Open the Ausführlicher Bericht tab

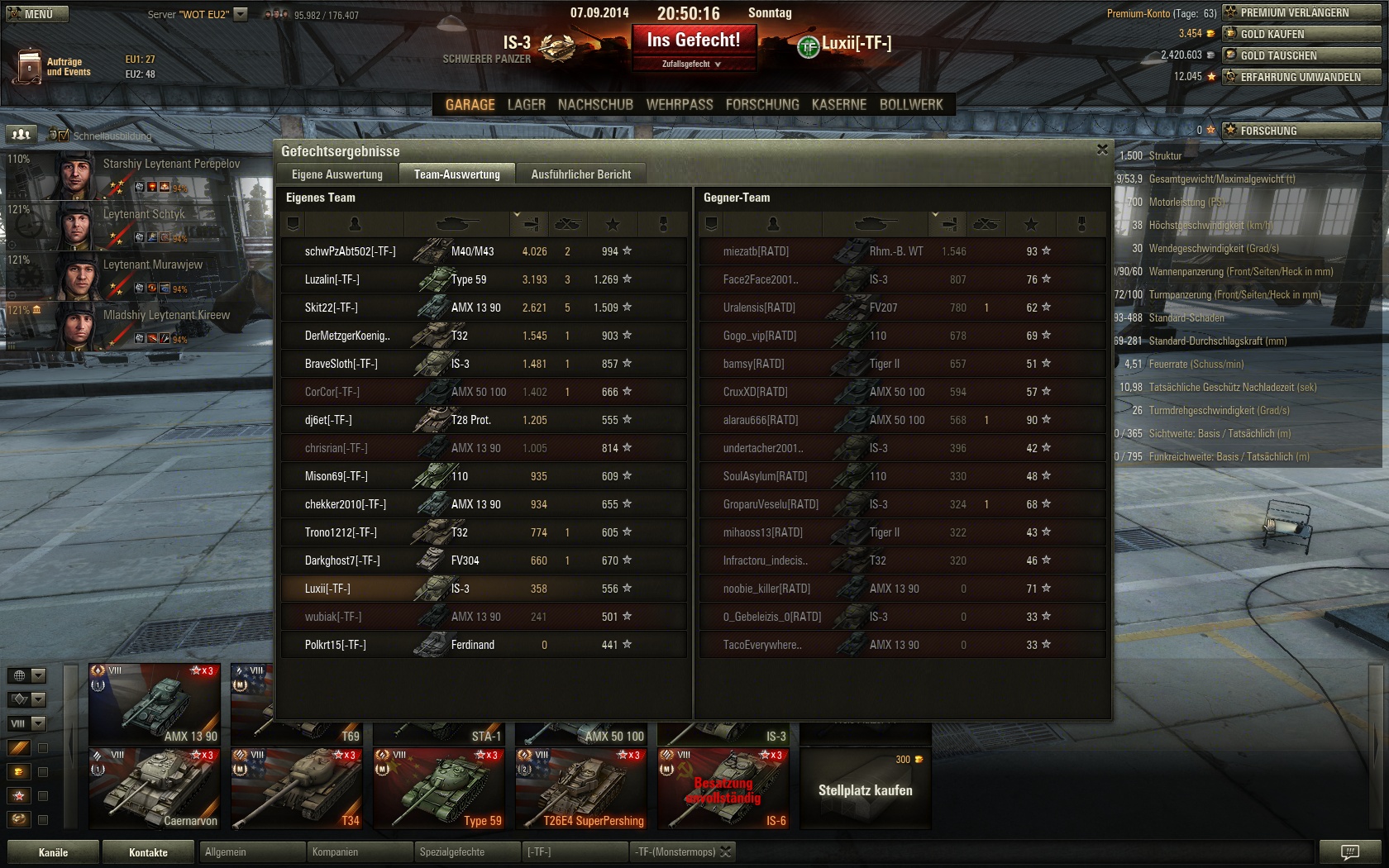[x=580, y=174]
